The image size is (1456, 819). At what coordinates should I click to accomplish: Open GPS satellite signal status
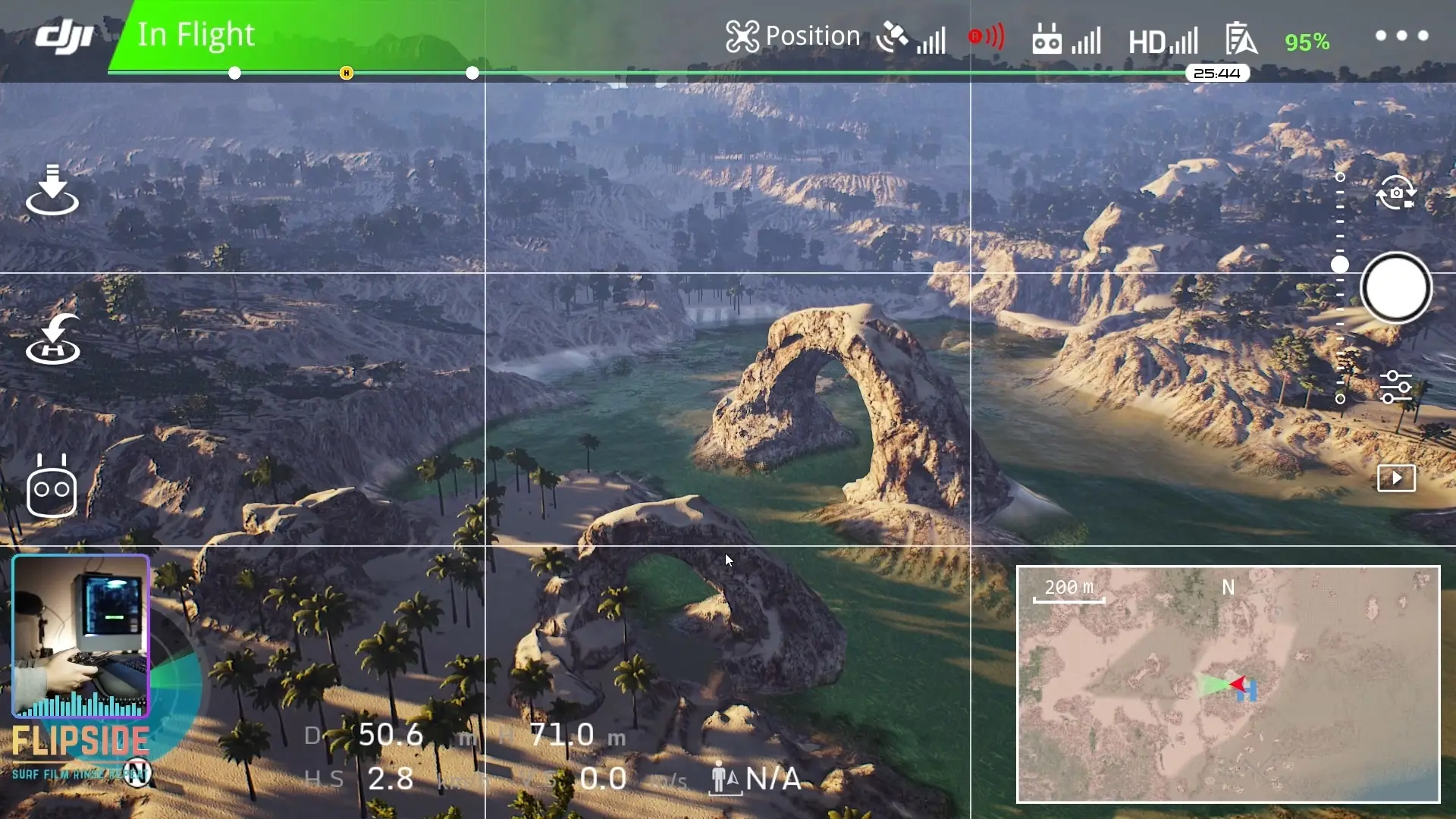(x=910, y=37)
